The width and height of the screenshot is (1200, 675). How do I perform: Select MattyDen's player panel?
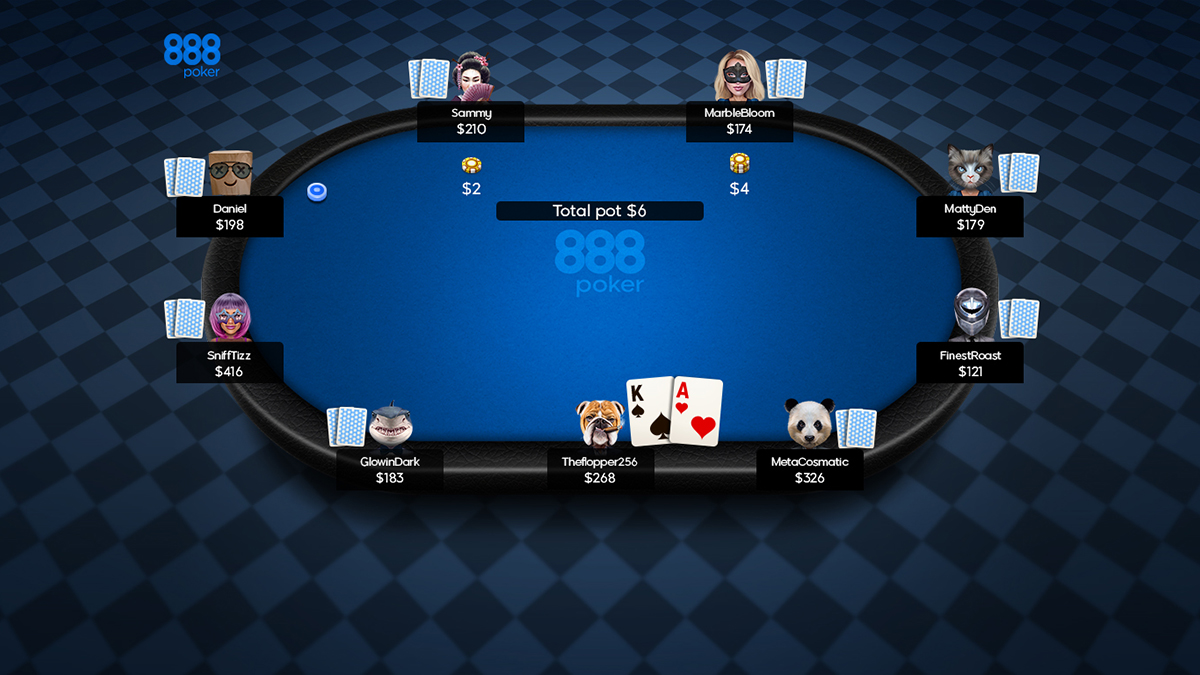[969, 216]
